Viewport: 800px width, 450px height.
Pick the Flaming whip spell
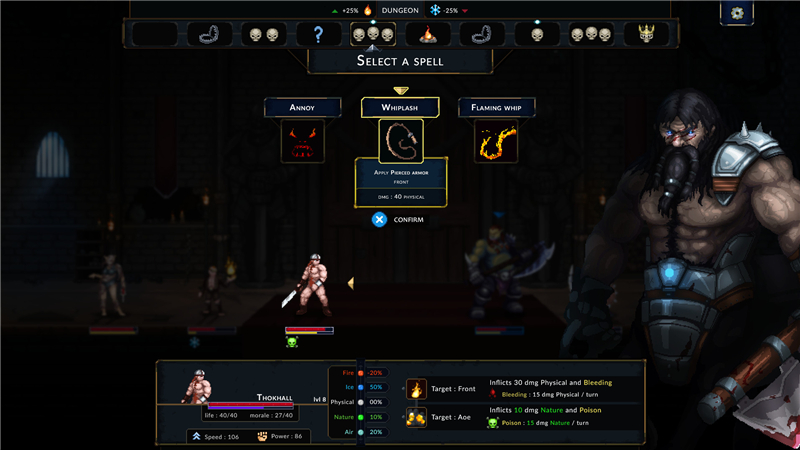[496, 141]
